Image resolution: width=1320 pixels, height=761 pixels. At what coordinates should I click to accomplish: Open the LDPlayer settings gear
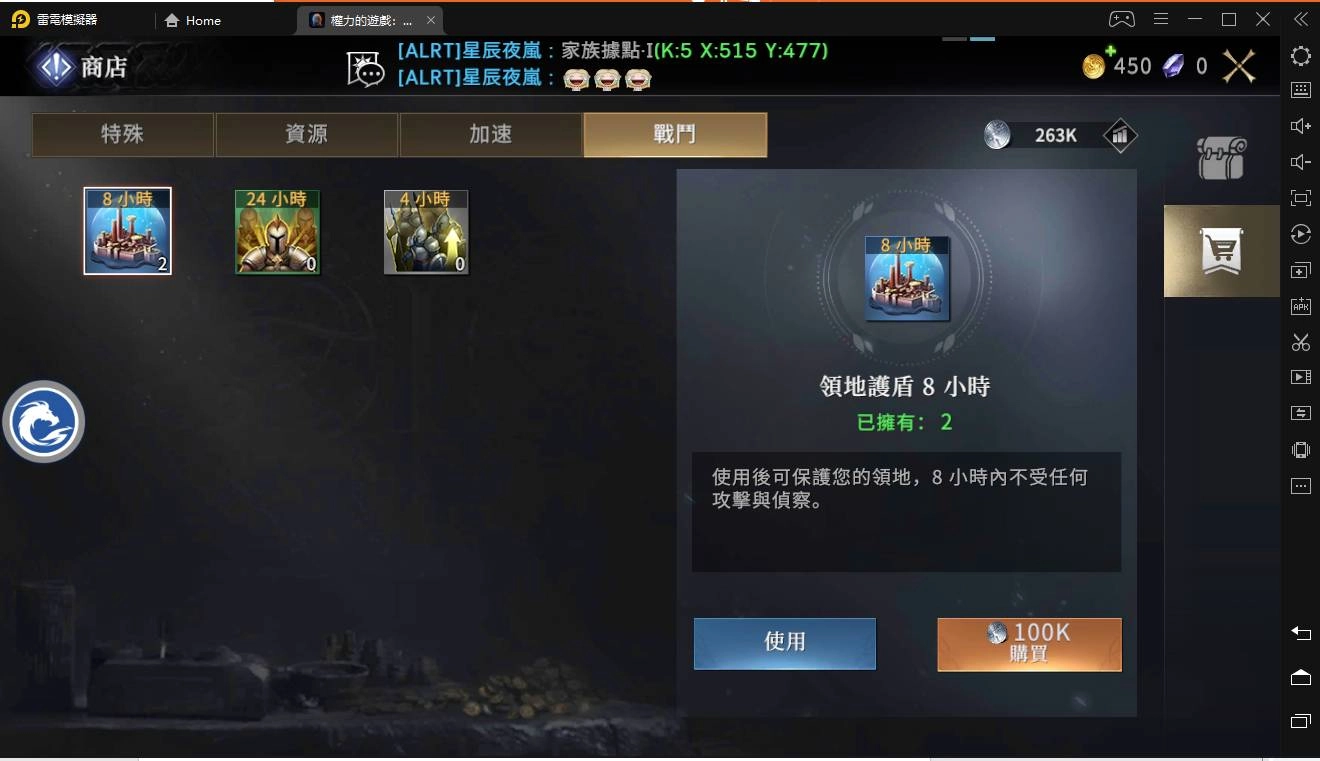point(1300,57)
